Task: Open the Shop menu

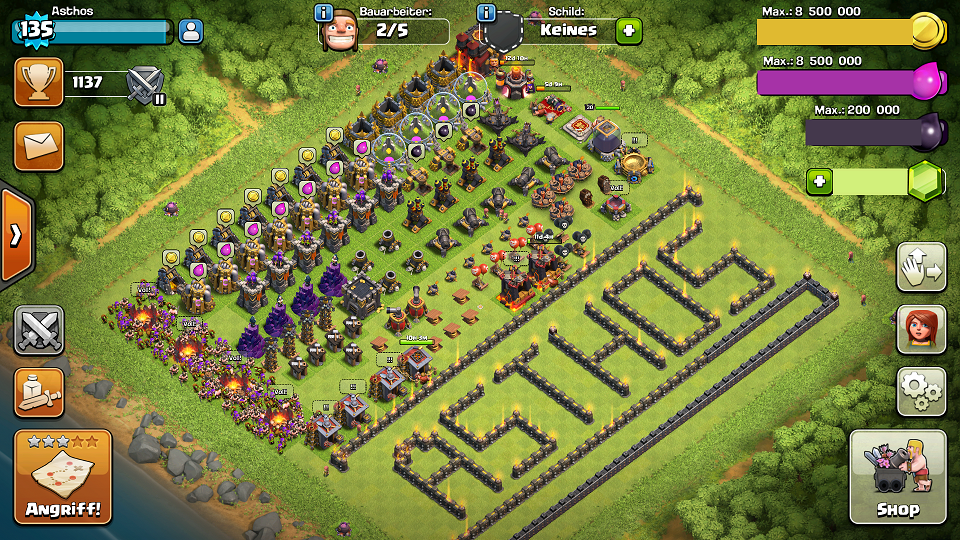Action: [897, 477]
